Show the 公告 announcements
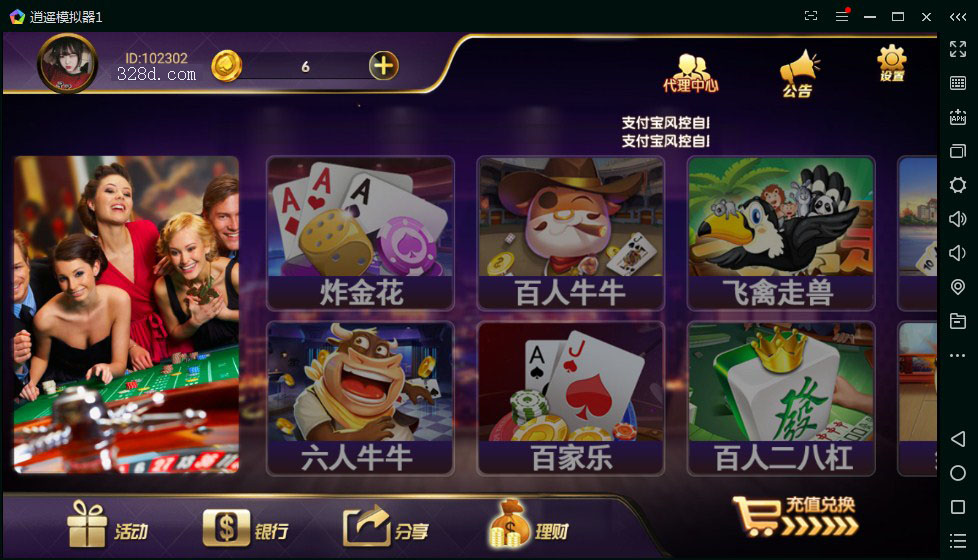Viewport: 978px width, 560px height. pyautogui.click(x=798, y=73)
